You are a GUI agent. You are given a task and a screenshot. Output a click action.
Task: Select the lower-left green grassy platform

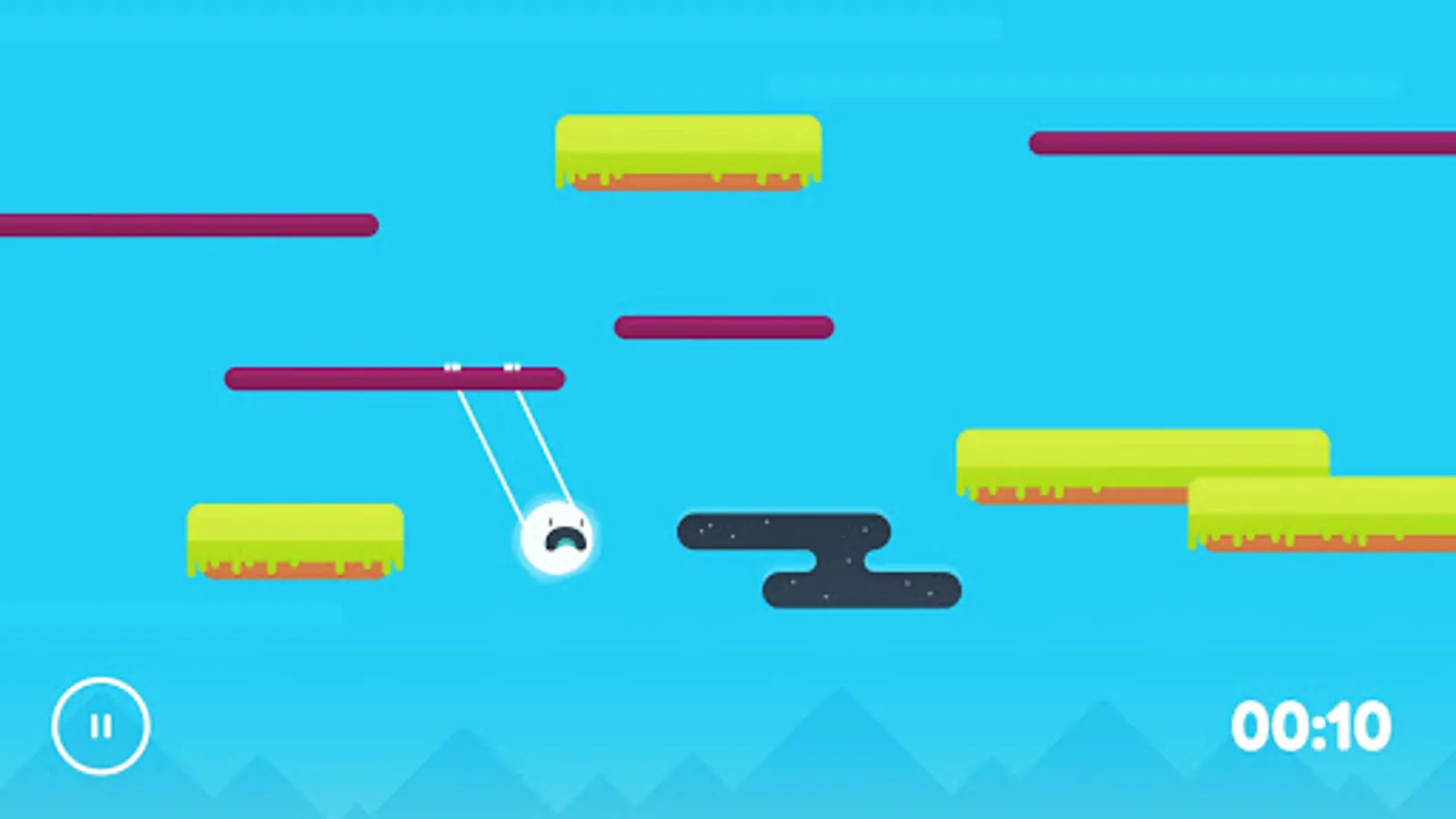(x=296, y=537)
